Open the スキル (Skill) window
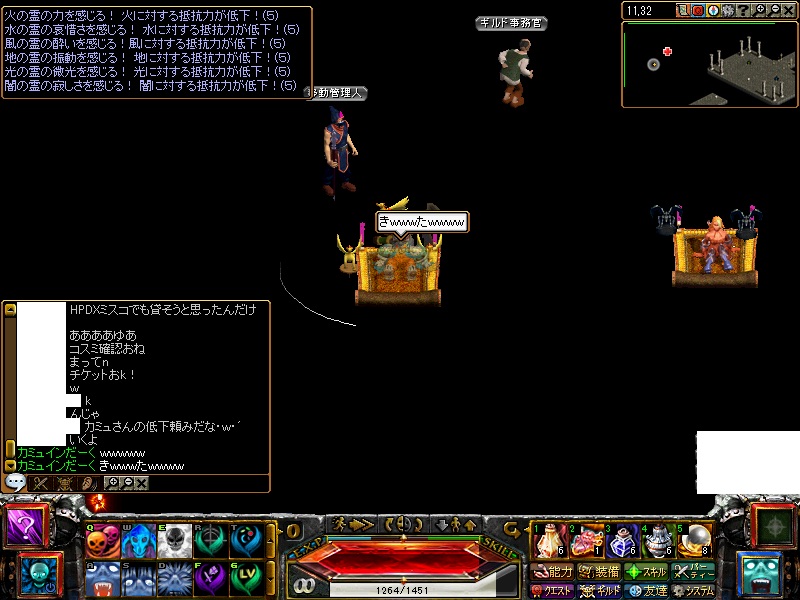800x600 pixels. point(647,572)
